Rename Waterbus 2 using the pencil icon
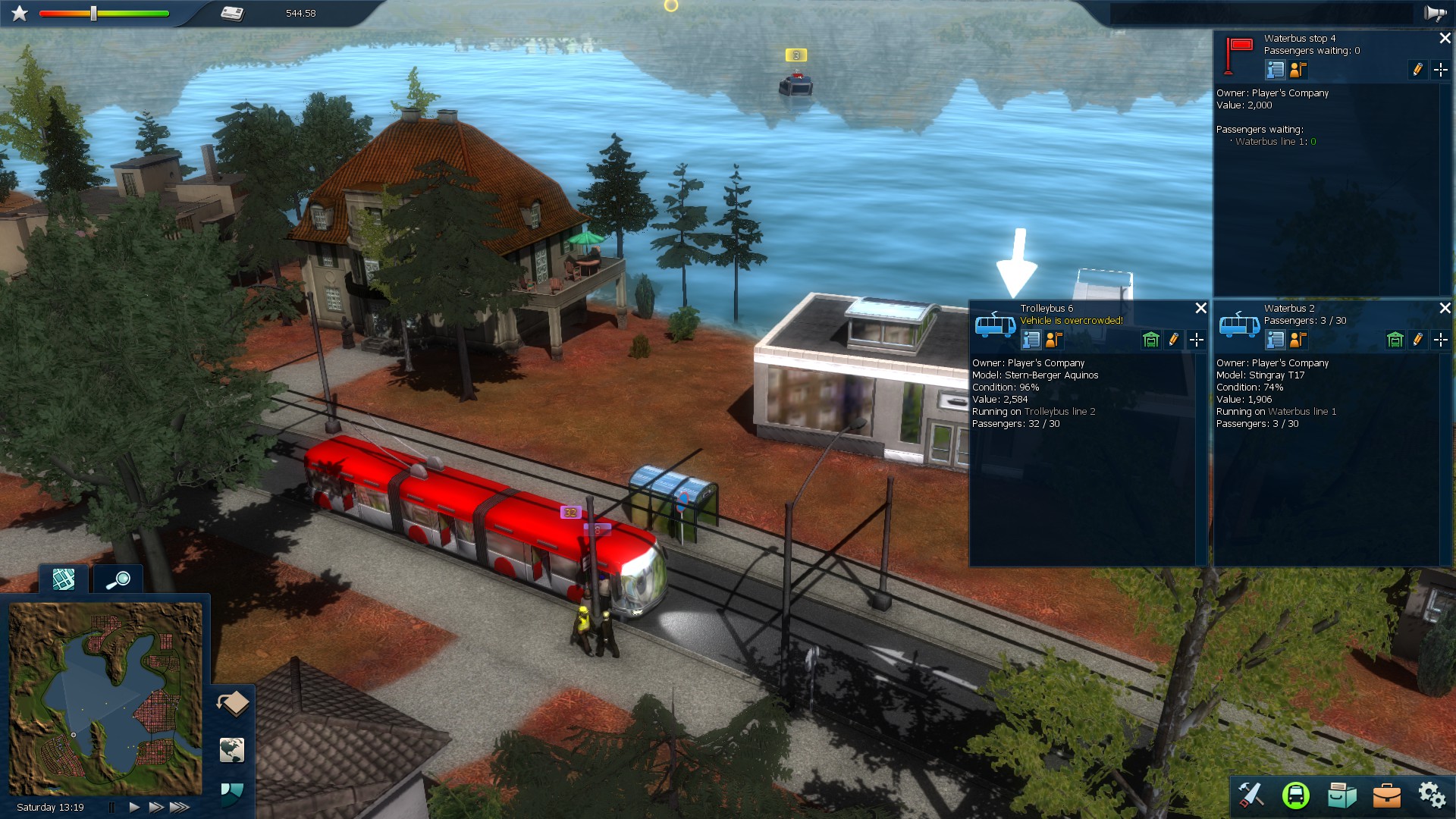This screenshot has height=819, width=1456. (1419, 340)
